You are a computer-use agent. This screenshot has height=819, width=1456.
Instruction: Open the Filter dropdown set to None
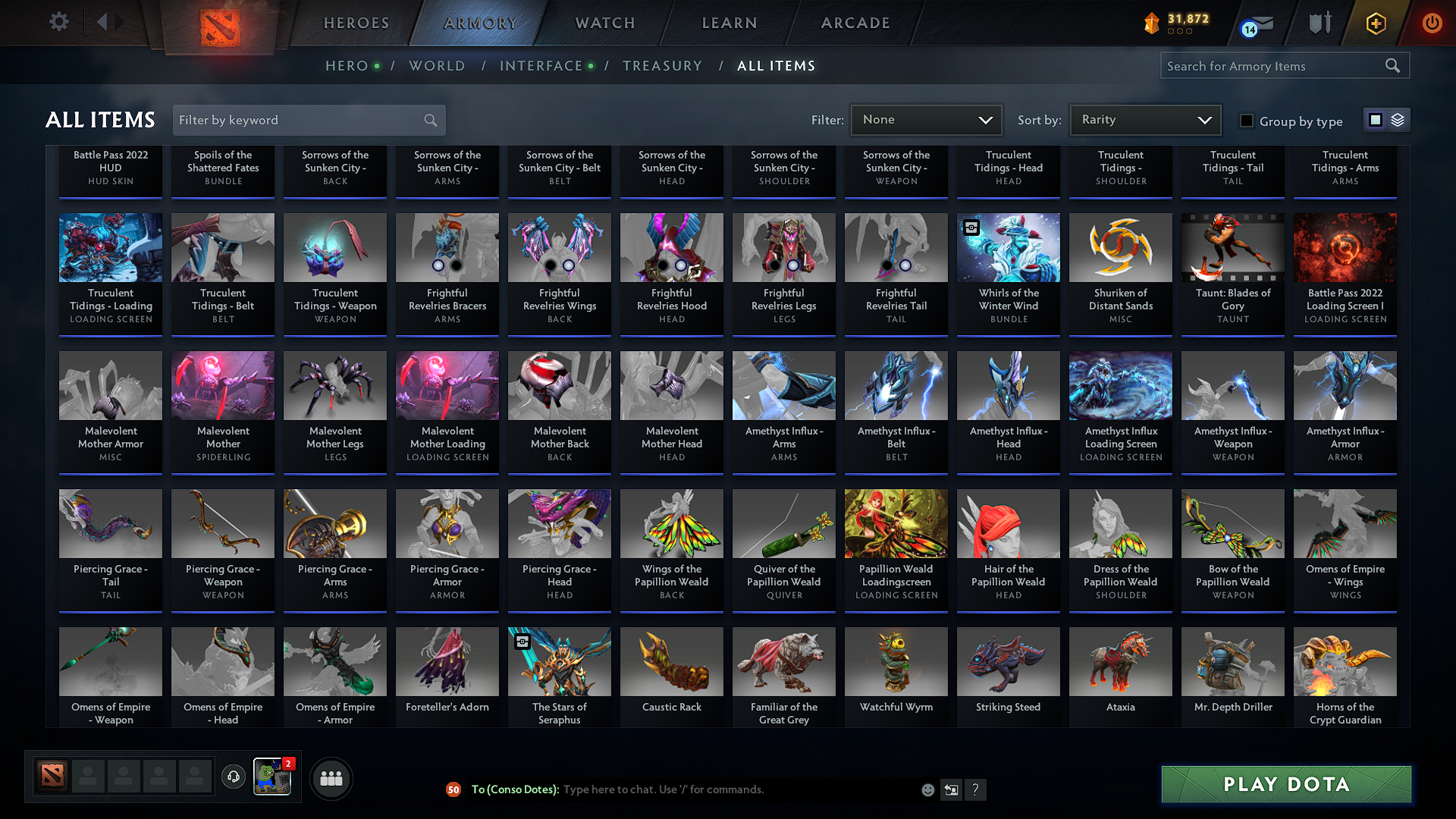coord(925,119)
